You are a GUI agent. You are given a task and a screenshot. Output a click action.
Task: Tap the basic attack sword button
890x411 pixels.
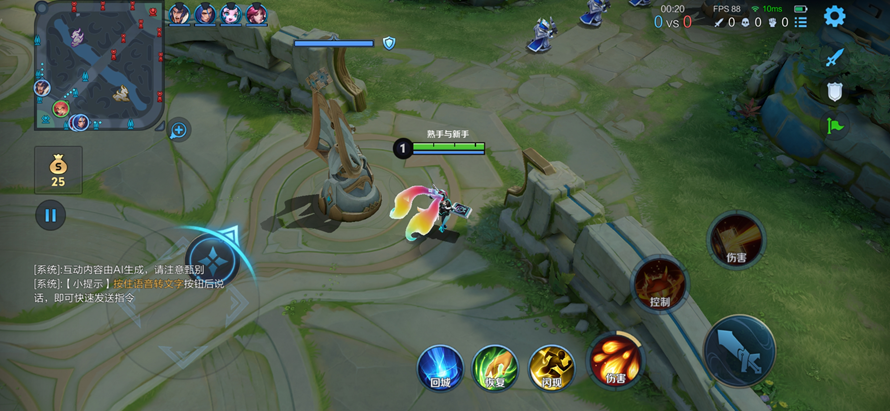point(740,351)
